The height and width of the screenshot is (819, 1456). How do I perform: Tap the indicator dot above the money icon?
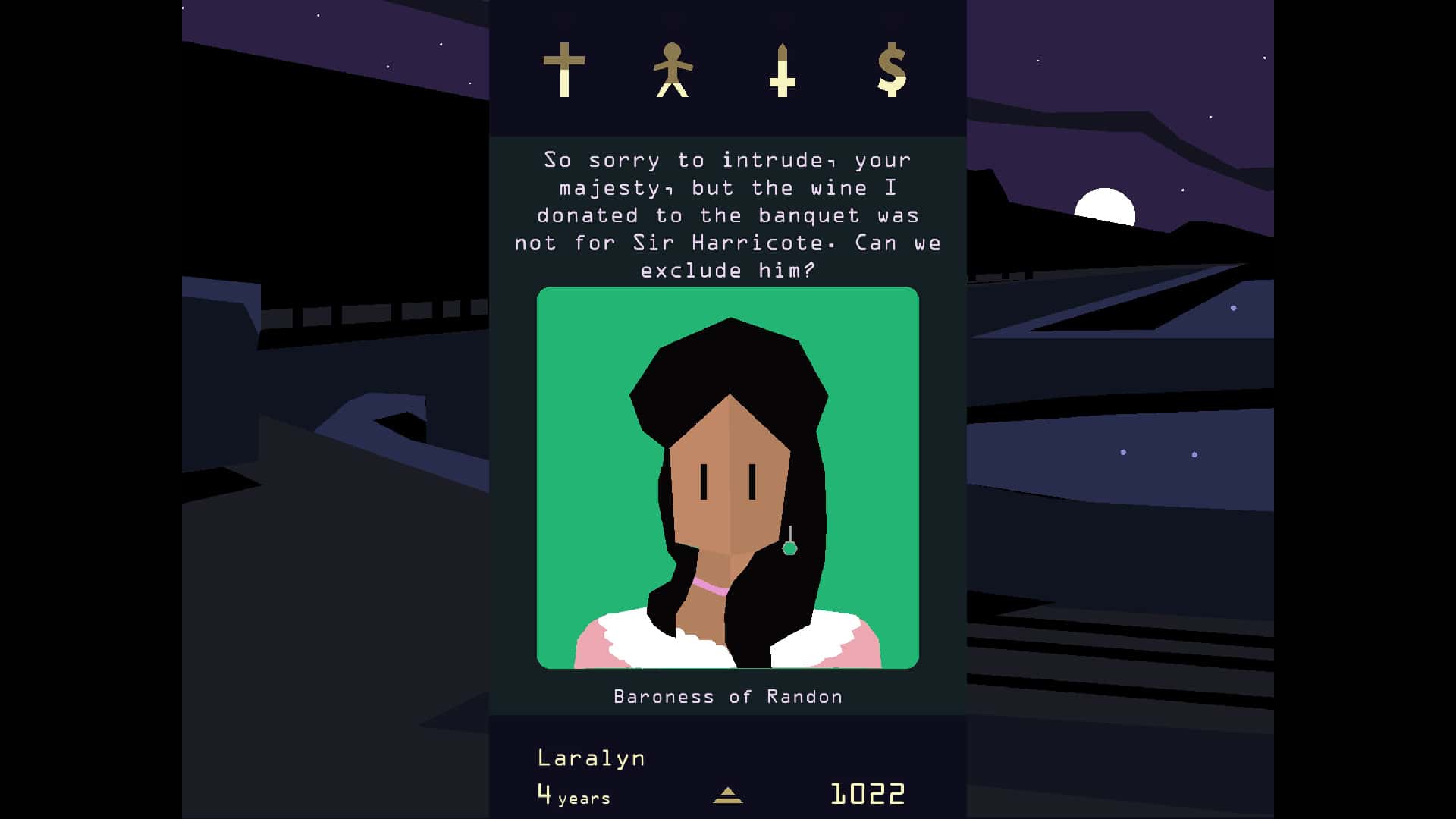891,17
